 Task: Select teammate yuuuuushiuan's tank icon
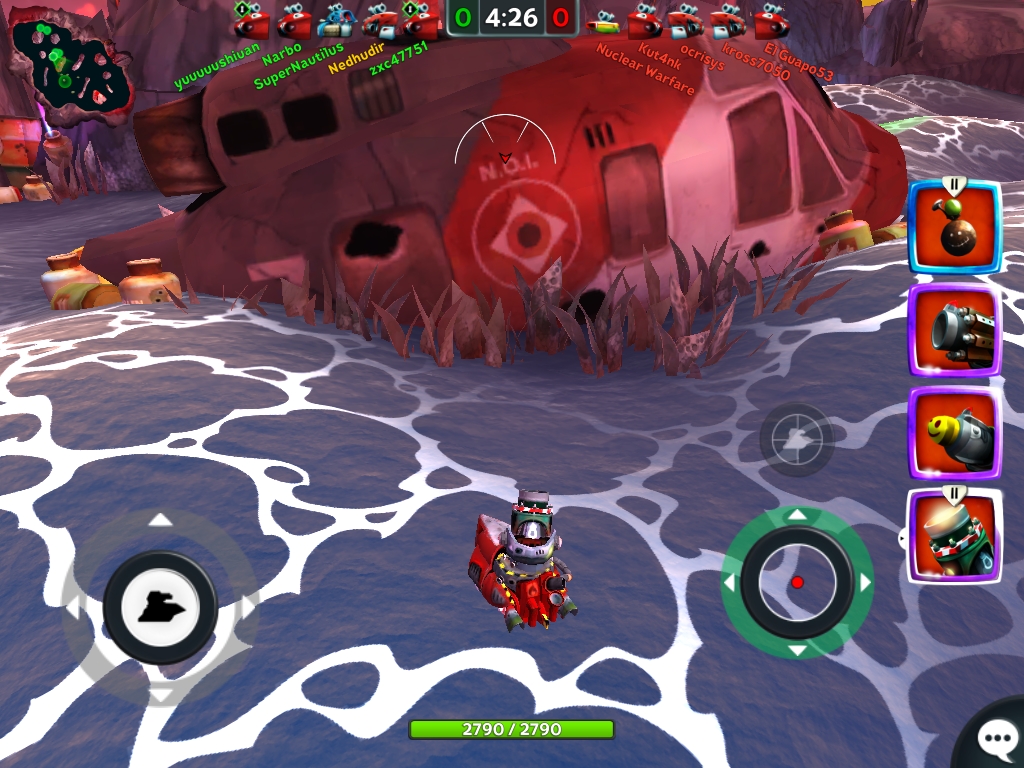click(x=251, y=20)
